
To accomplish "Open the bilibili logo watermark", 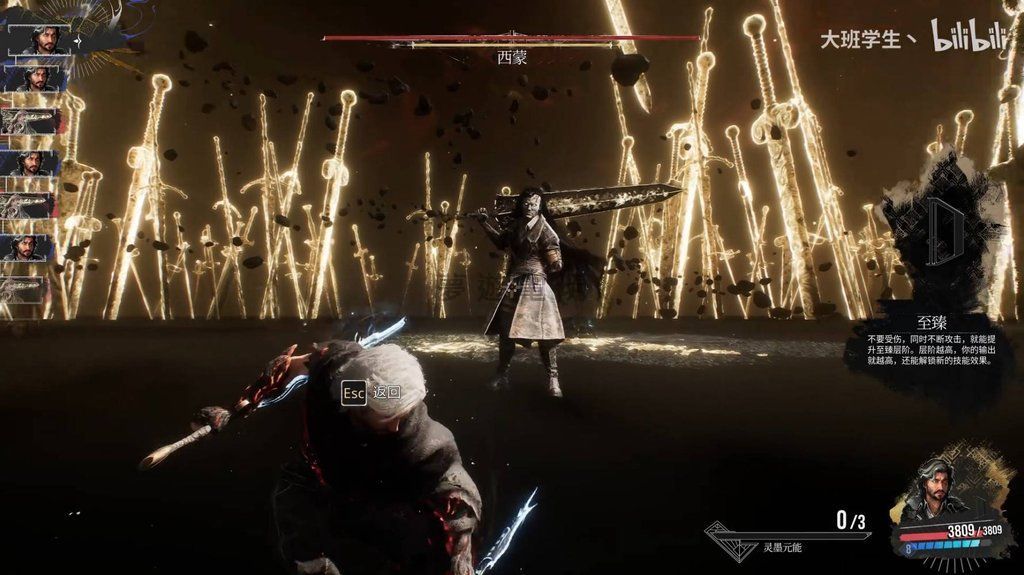I will (969, 38).
